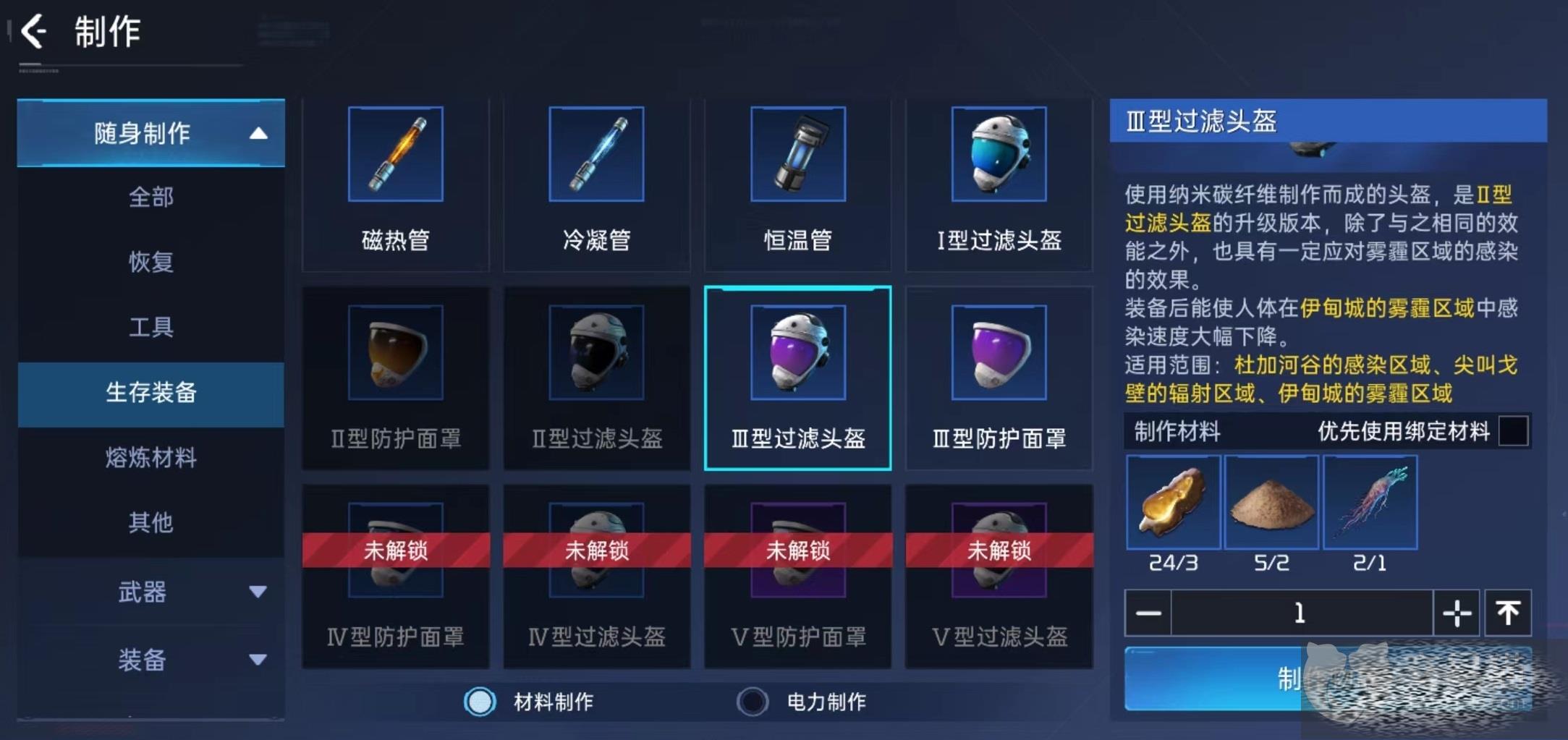This screenshot has width=1568, height=740.
Task: Expand the 武器 section
Action: pos(151,592)
